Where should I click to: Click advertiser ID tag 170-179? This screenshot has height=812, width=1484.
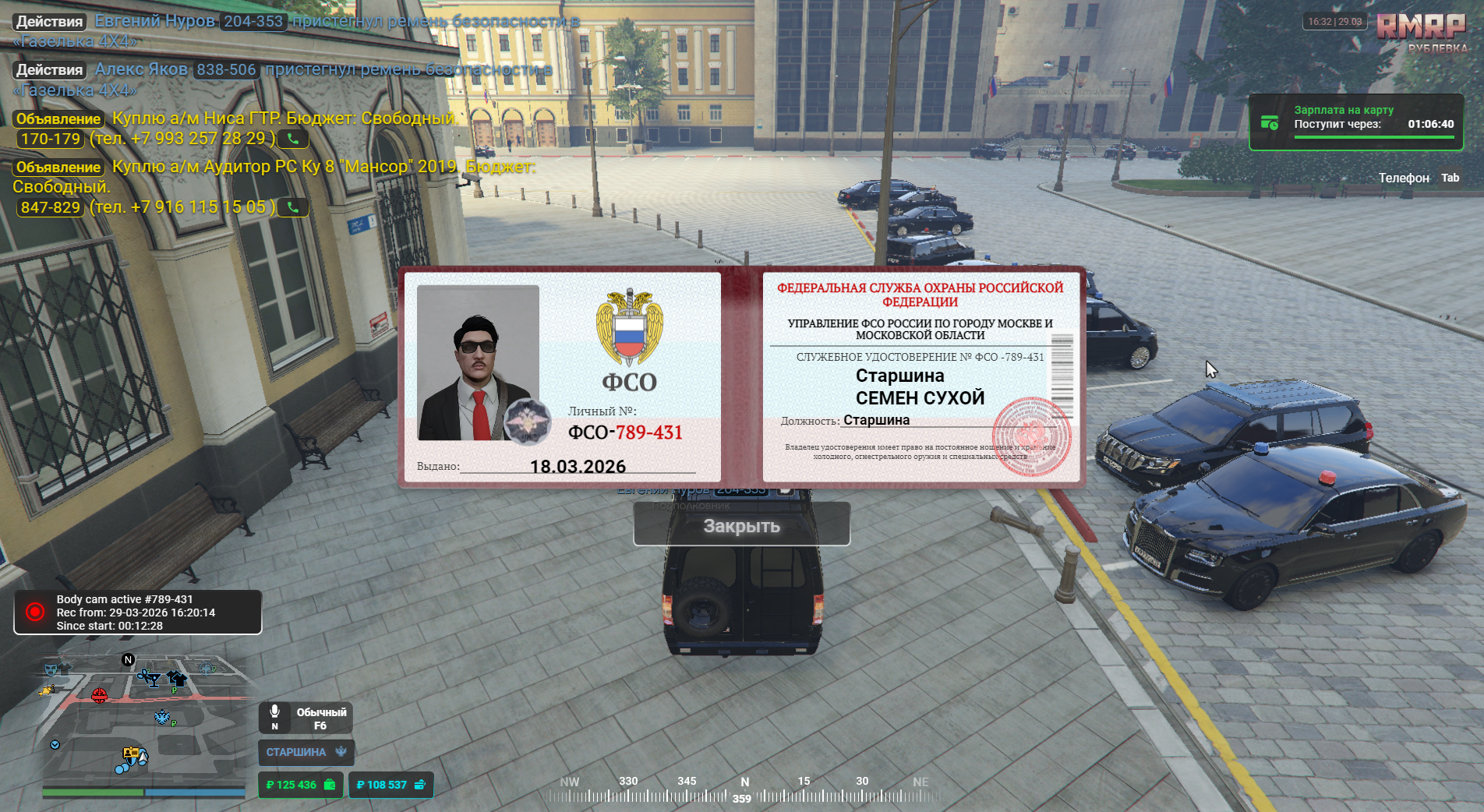51,139
